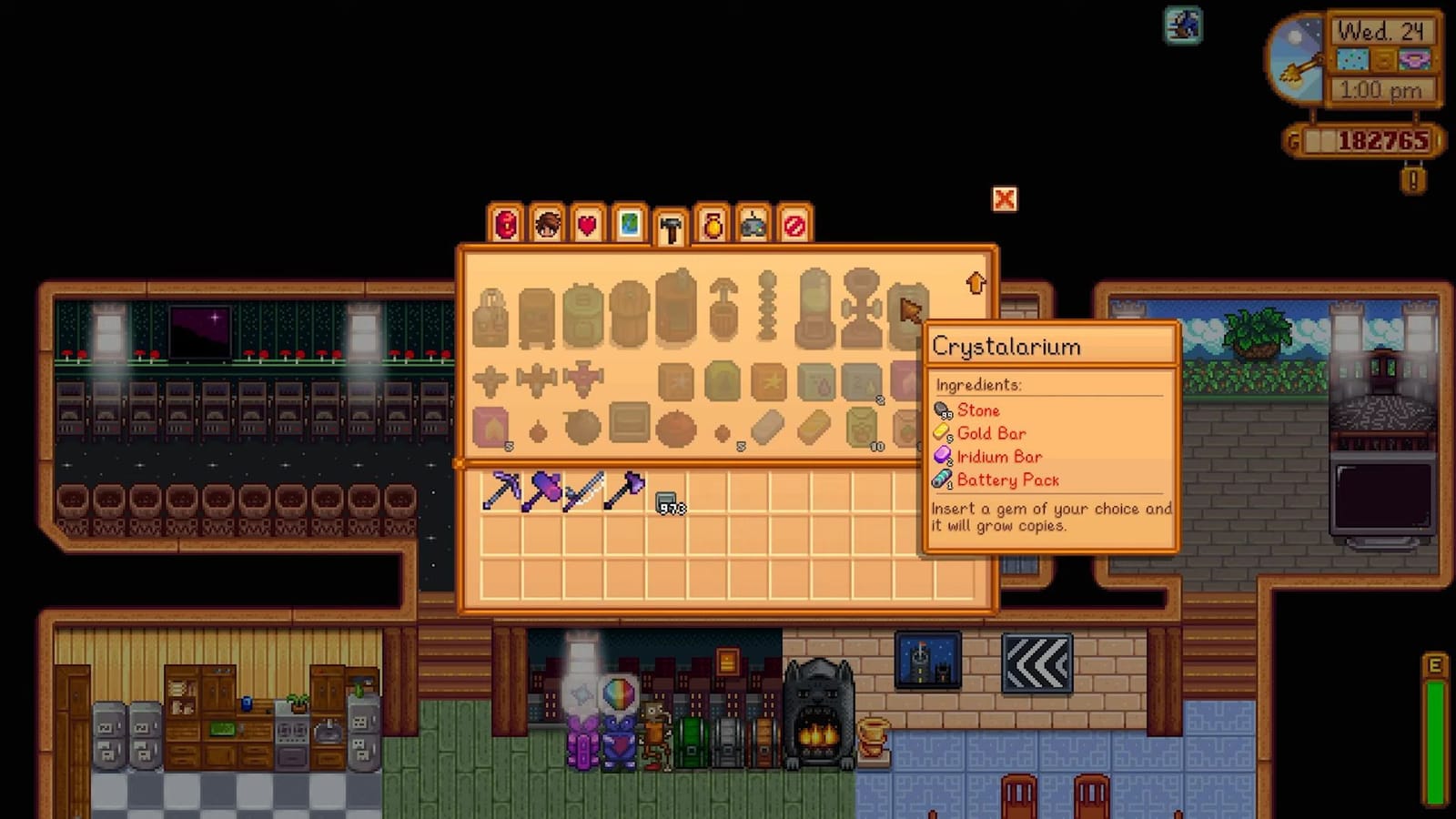Click the Stone ingredient in the Crystalarium tooltip
This screenshot has height=819, width=1456.
pos(980,410)
